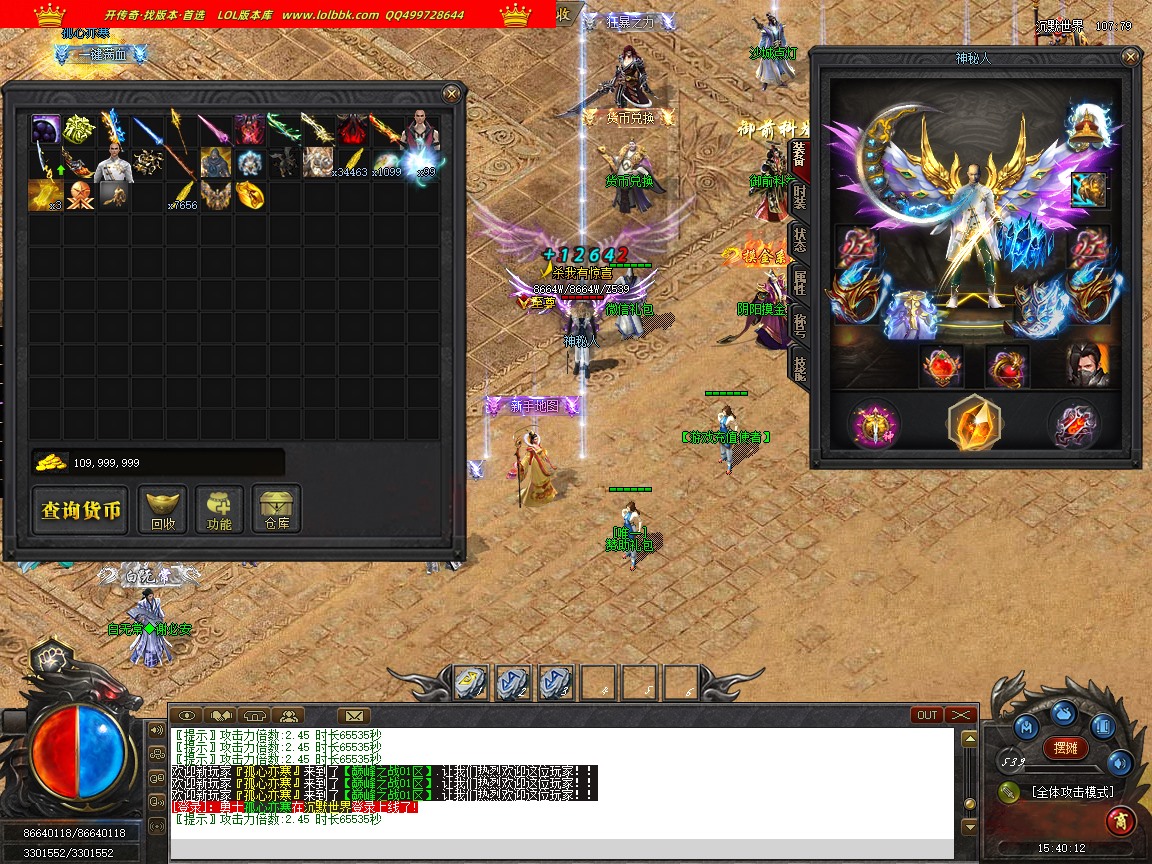1152x864 pixels.
Task: Open the mail envelope in chat bar
Action: tap(353, 715)
